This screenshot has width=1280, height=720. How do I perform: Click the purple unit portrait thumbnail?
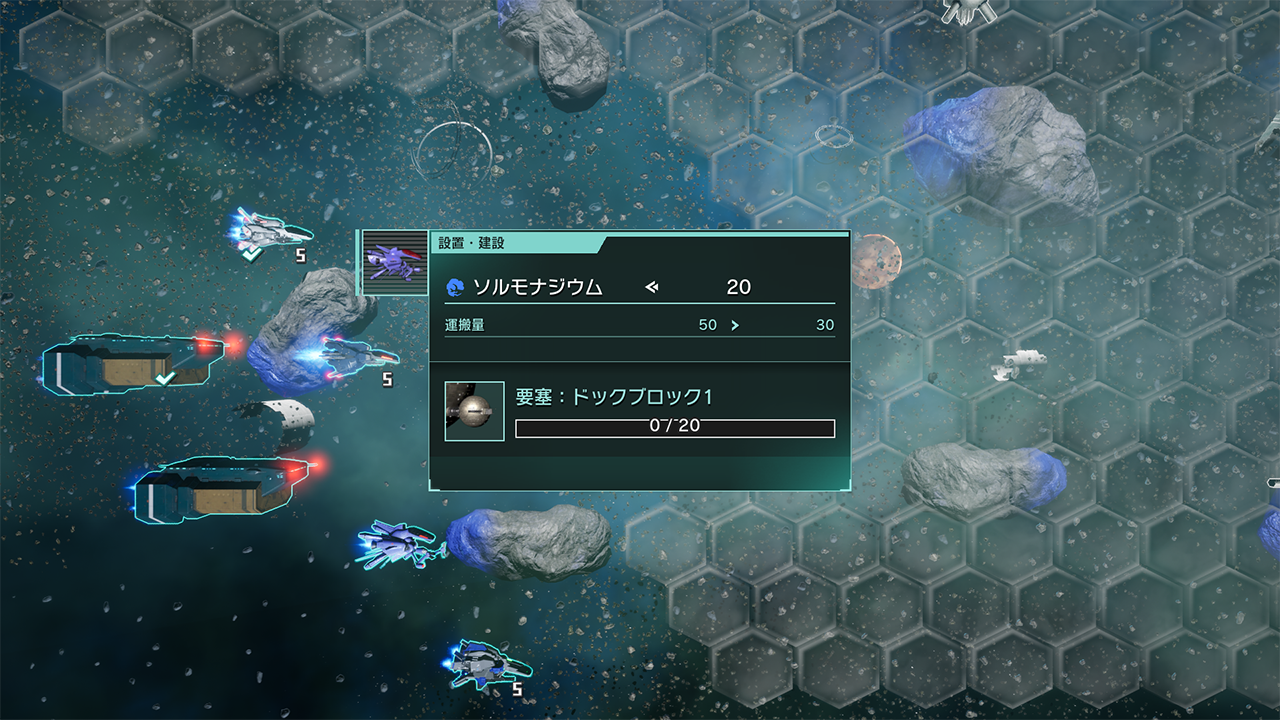394,263
